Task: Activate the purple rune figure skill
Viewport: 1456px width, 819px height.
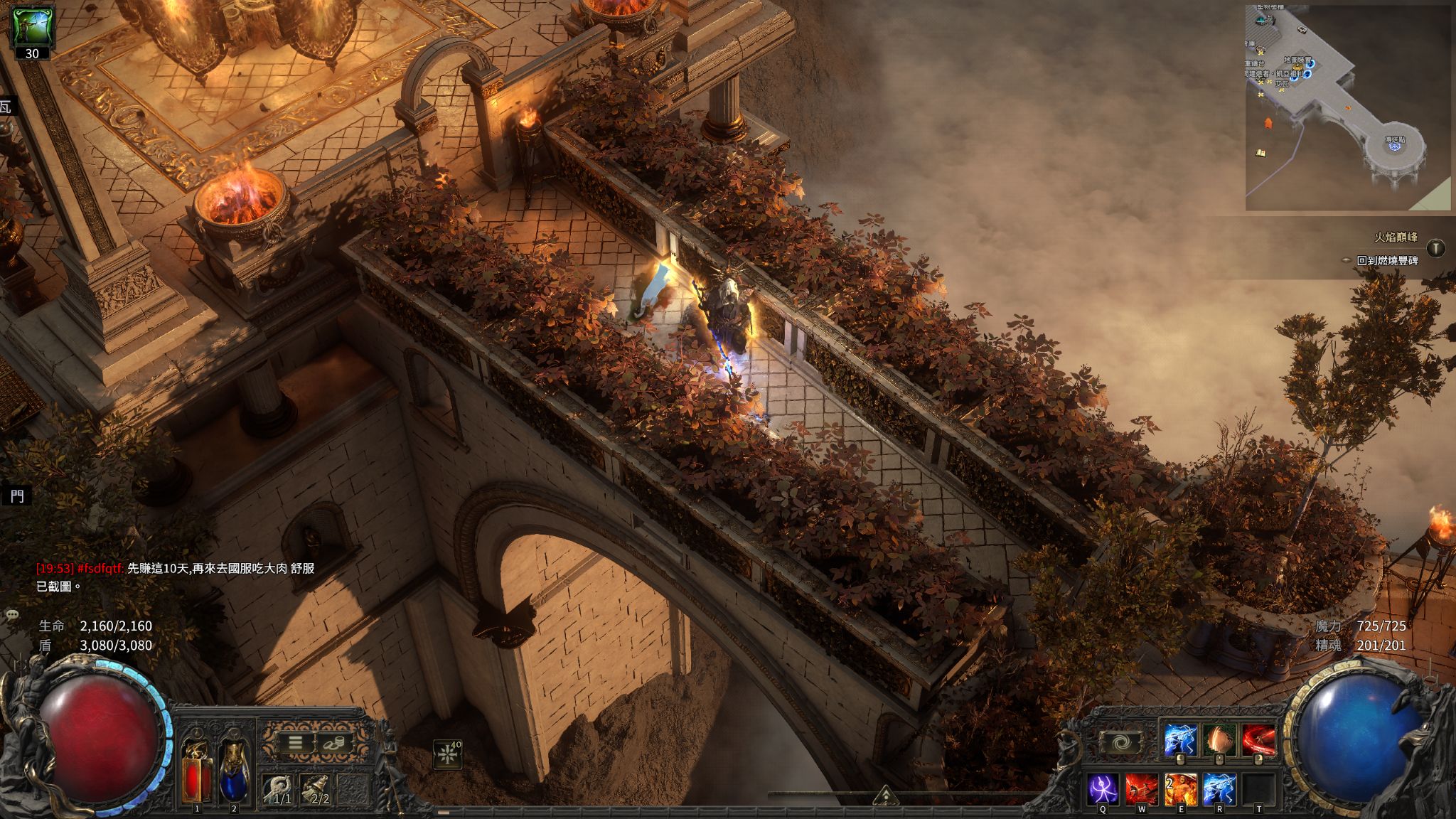Action: click(1103, 791)
